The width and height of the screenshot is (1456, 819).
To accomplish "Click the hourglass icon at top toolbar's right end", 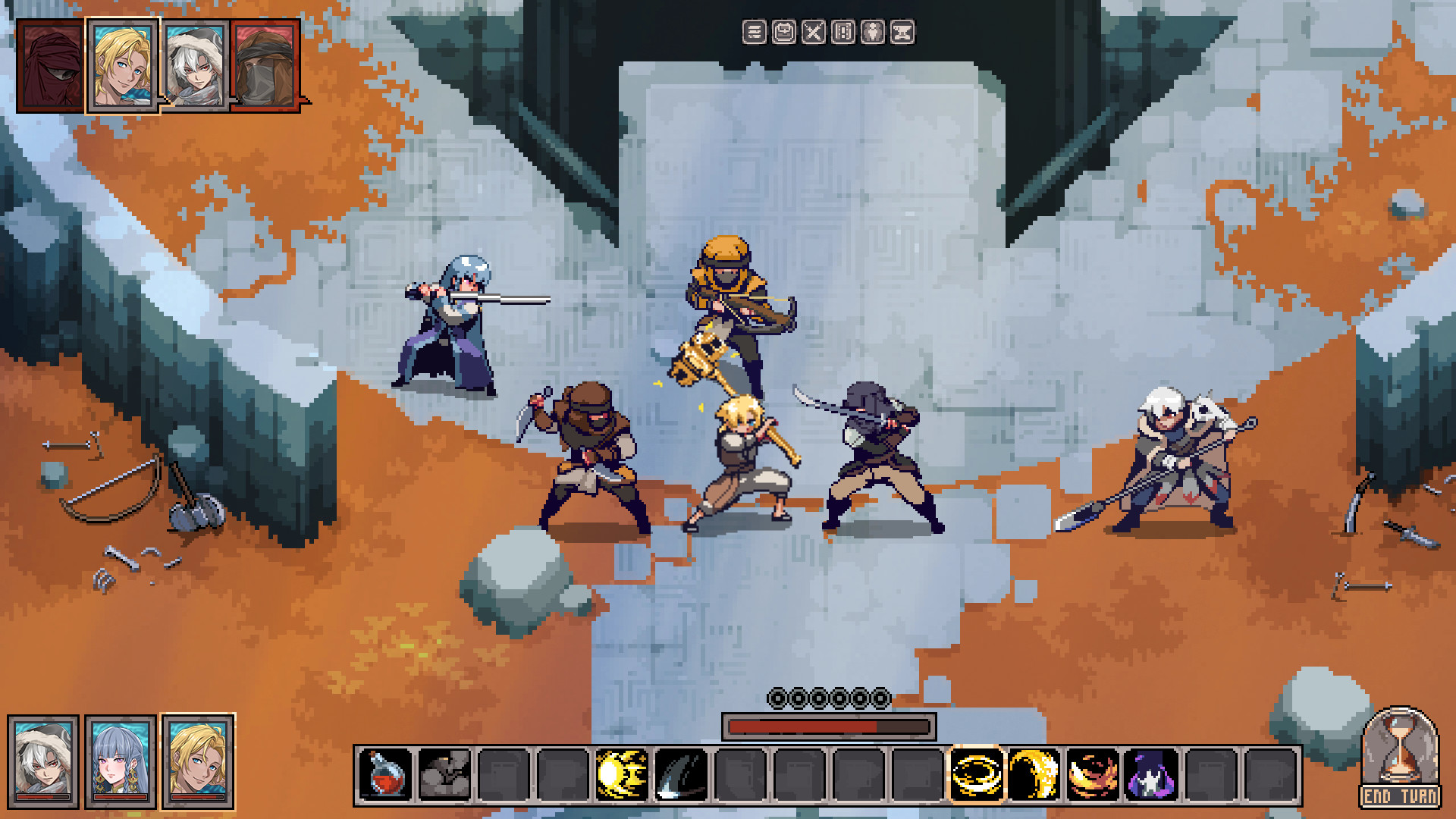I will tap(904, 32).
